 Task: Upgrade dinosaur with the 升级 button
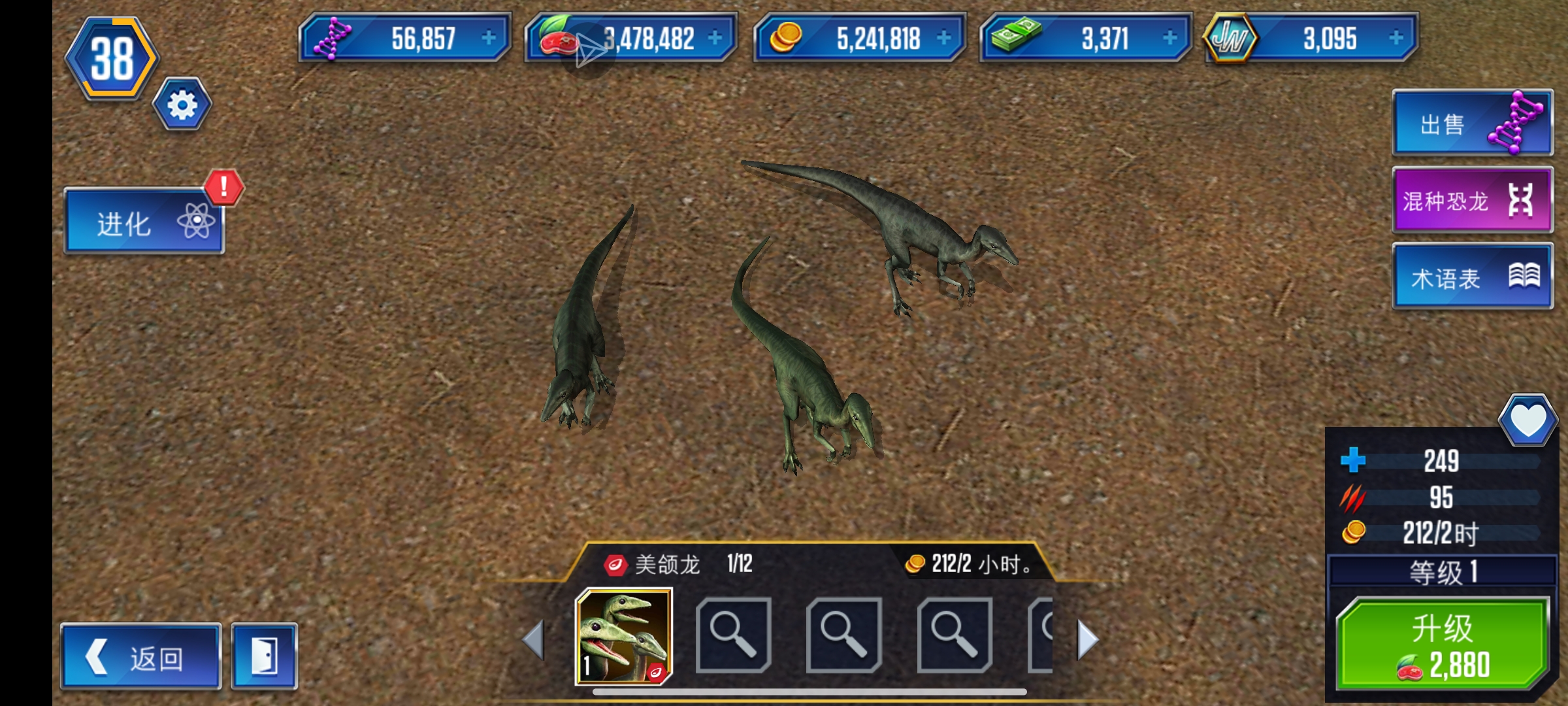click(x=1442, y=645)
